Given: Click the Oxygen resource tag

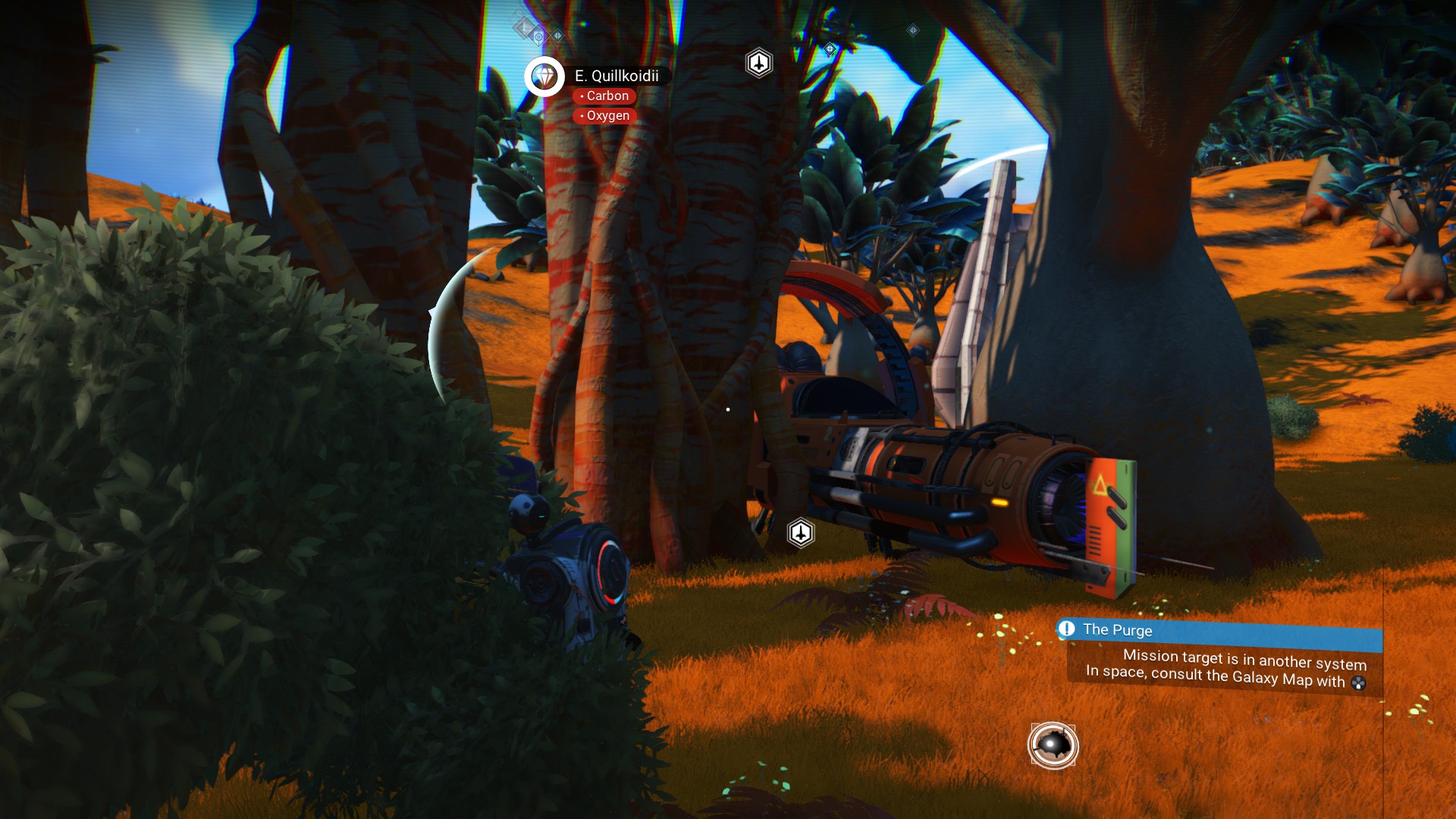Looking at the screenshot, I should (604, 116).
